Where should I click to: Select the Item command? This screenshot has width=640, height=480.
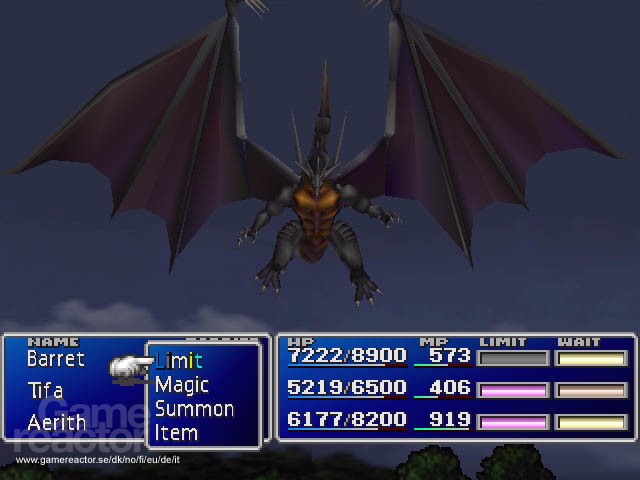point(176,433)
